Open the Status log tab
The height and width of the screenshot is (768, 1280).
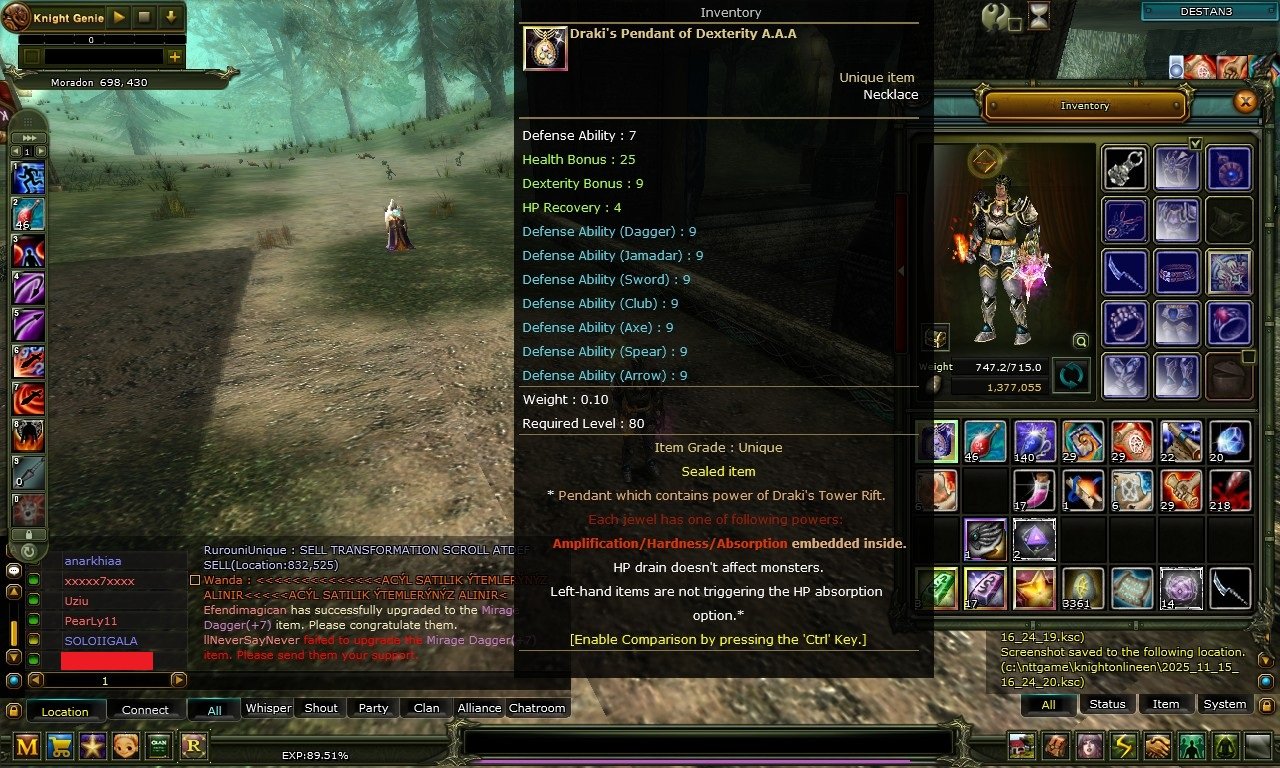tap(1107, 704)
